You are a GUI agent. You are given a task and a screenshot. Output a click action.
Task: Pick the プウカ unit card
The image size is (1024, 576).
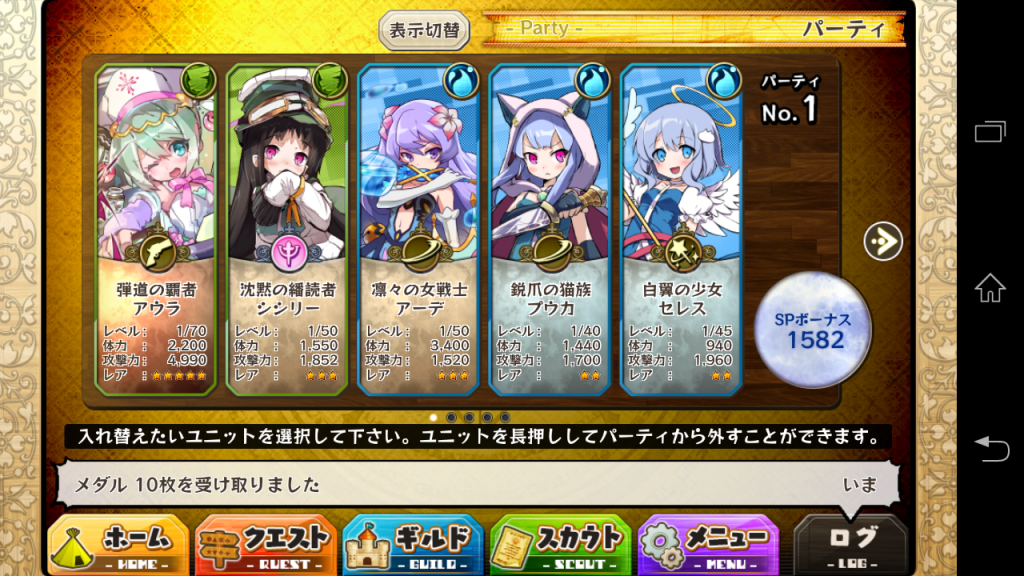549,228
